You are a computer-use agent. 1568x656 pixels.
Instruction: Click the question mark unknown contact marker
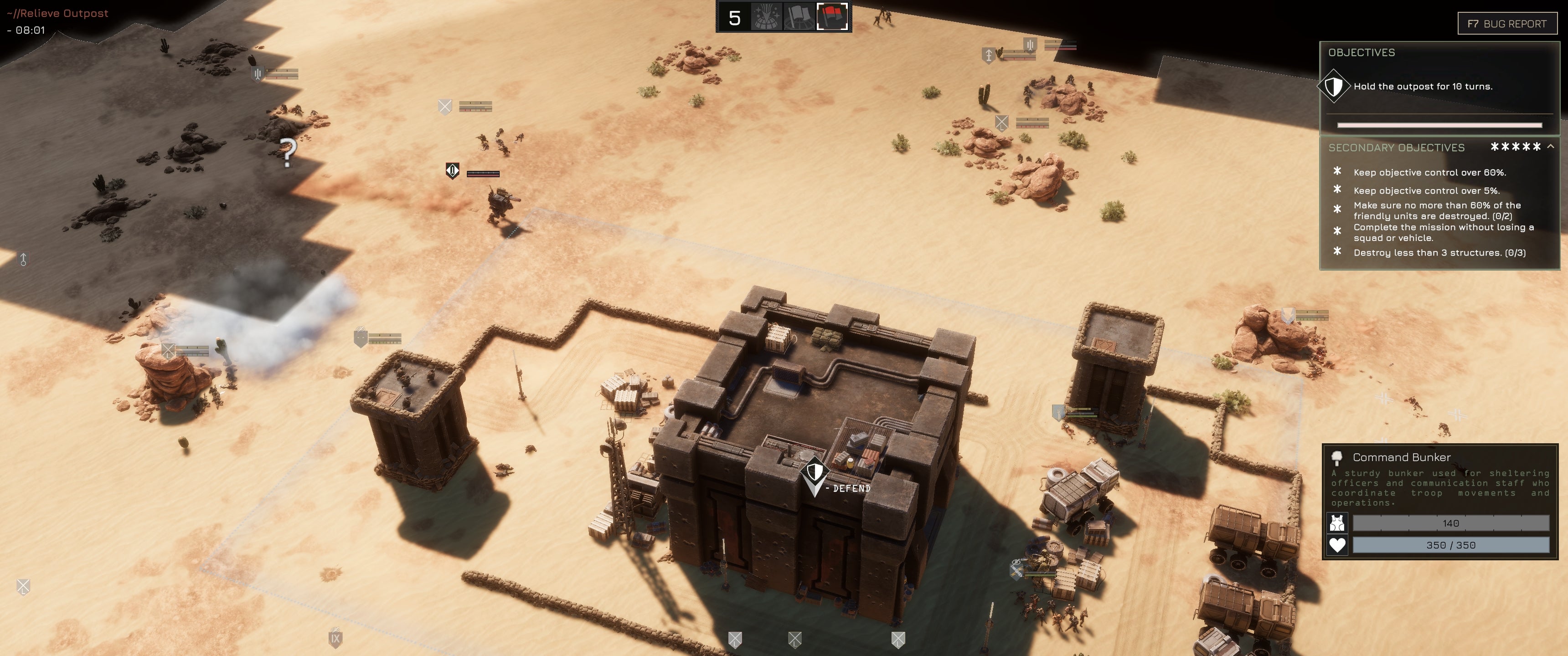287,152
